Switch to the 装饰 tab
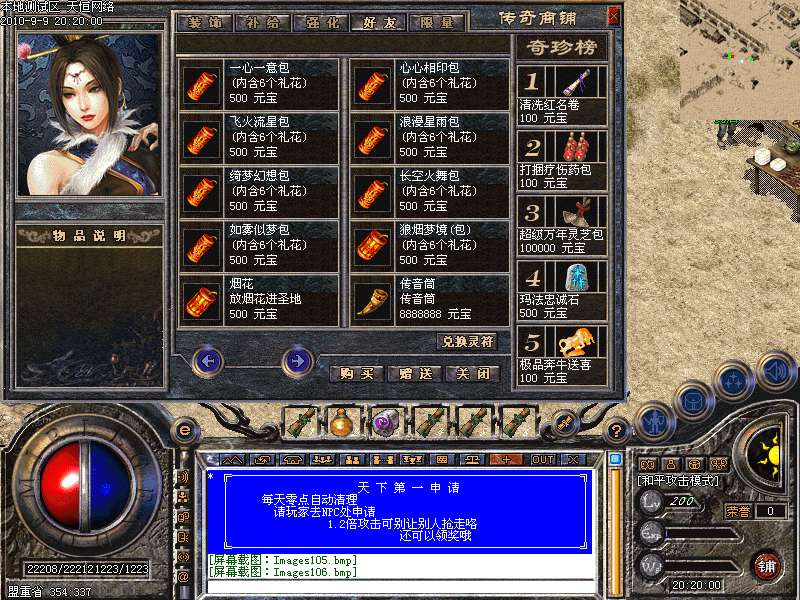The image size is (800, 600). (x=203, y=23)
